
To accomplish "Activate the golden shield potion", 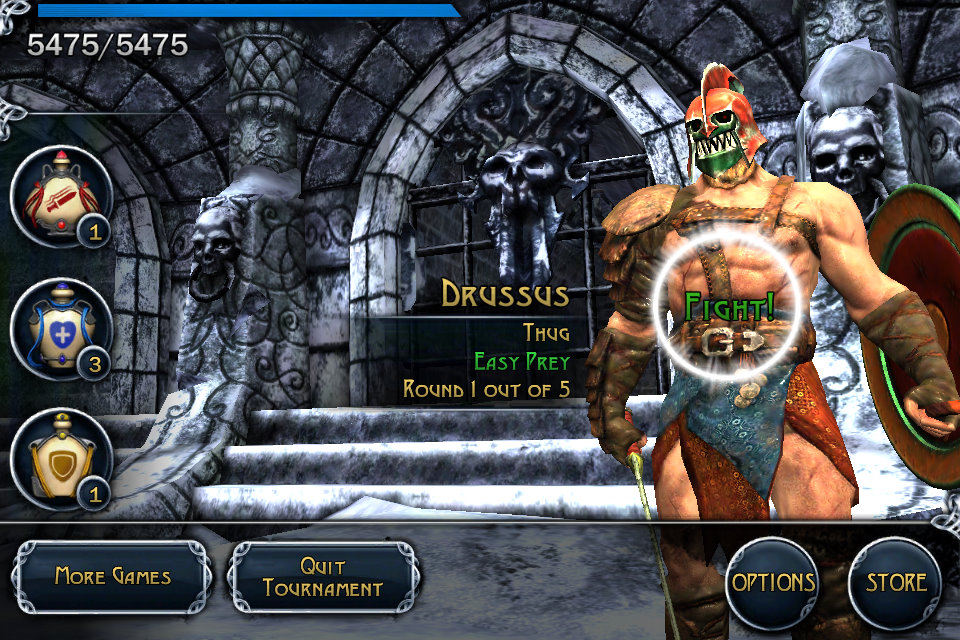I will 60,458.
